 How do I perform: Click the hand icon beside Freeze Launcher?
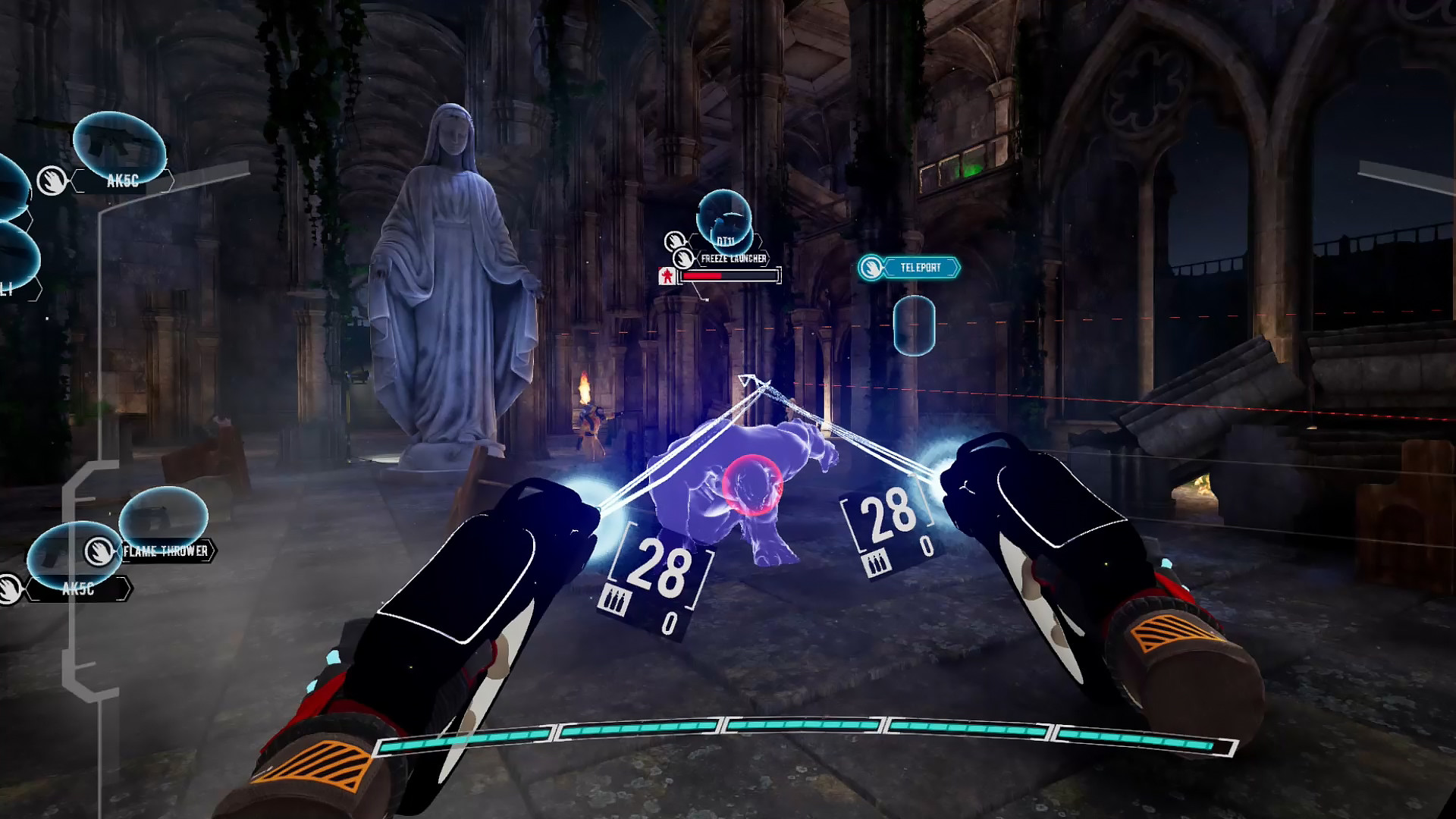[x=684, y=259]
